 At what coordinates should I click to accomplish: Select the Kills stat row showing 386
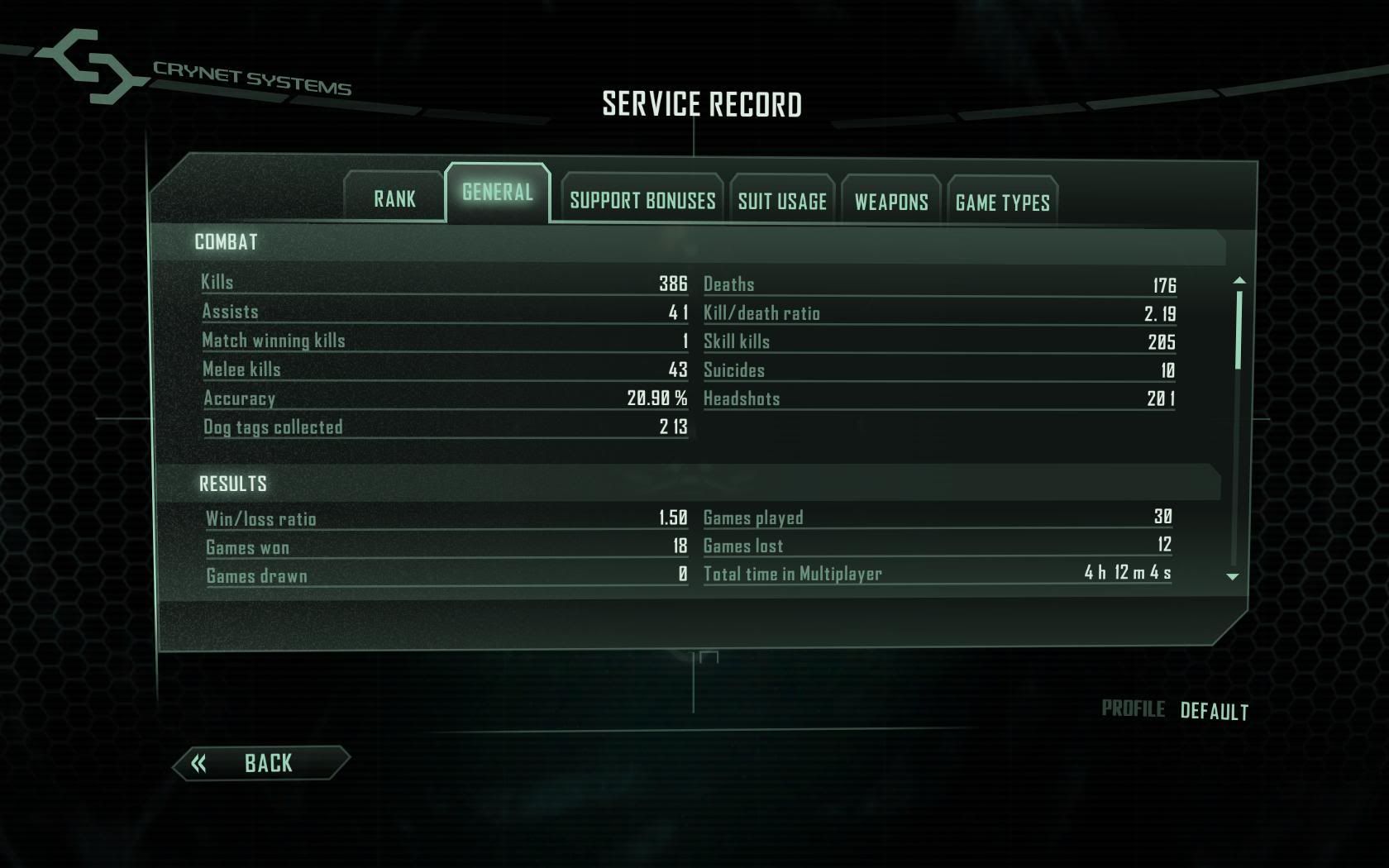(446, 282)
